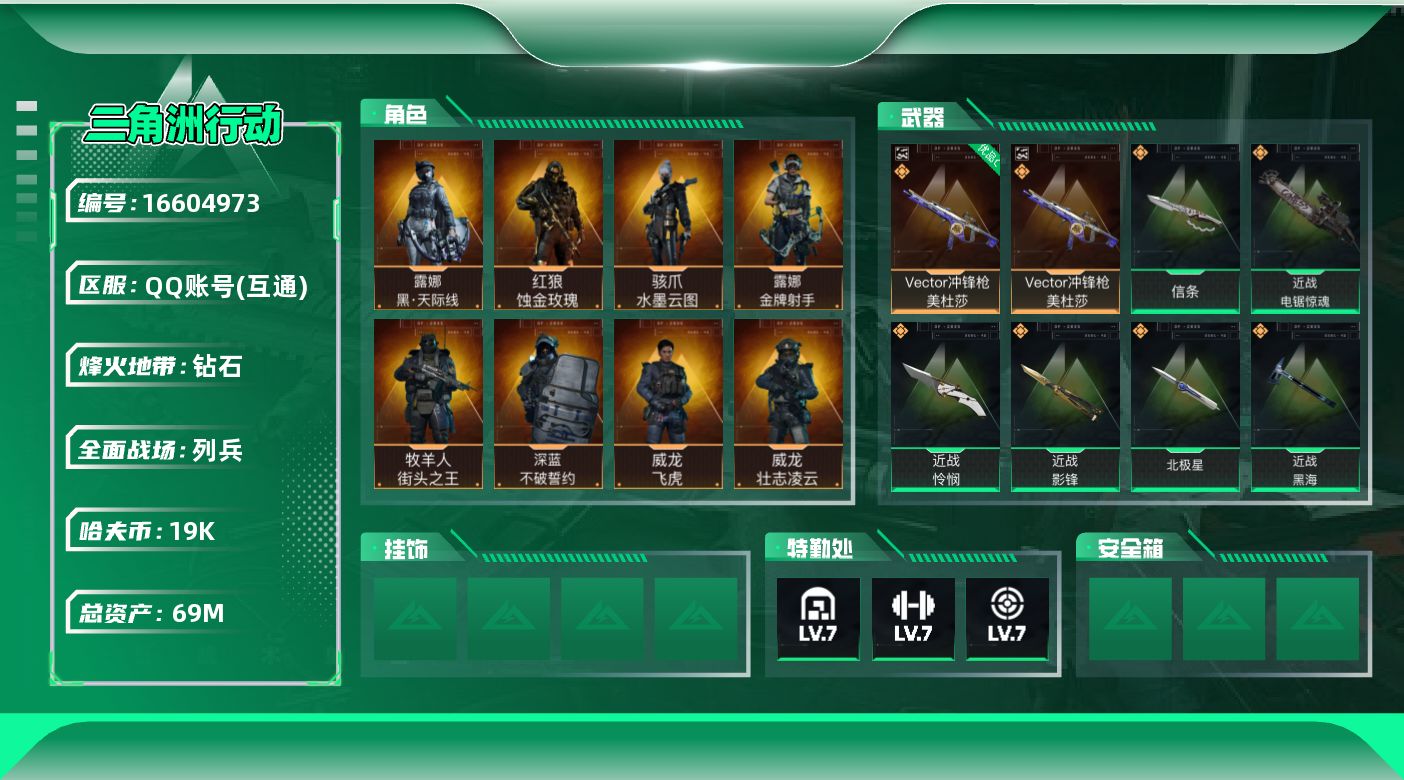Select the 露娜 黑·天际线 character card
1404x780 pixels.
pyautogui.click(x=428, y=225)
